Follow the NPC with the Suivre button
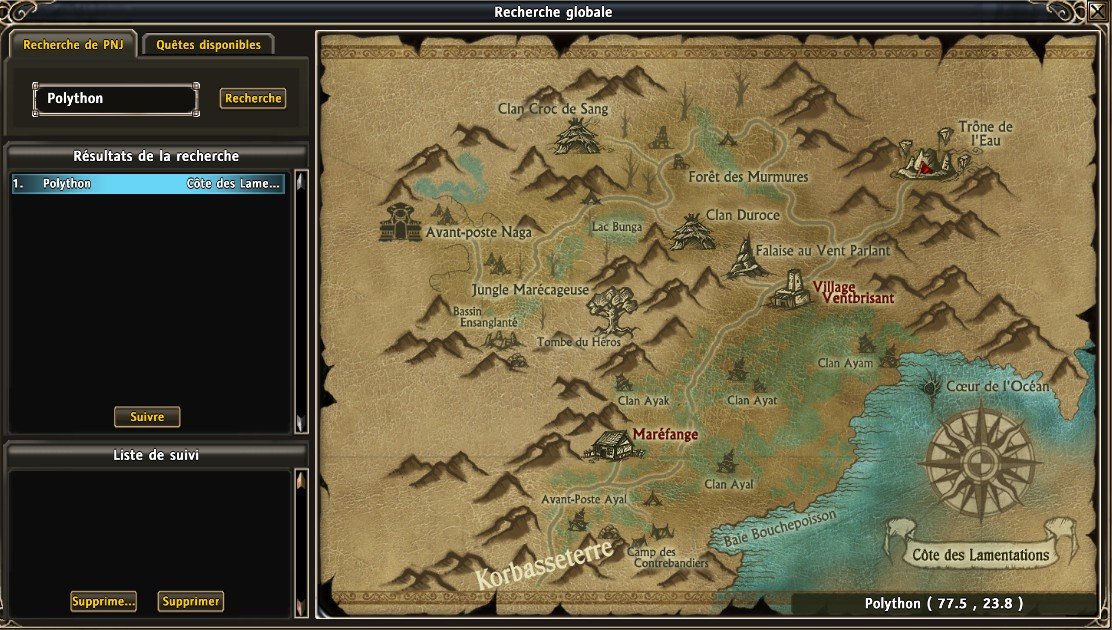Viewport: 1112px width, 630px height. click(x=147, y=416)
